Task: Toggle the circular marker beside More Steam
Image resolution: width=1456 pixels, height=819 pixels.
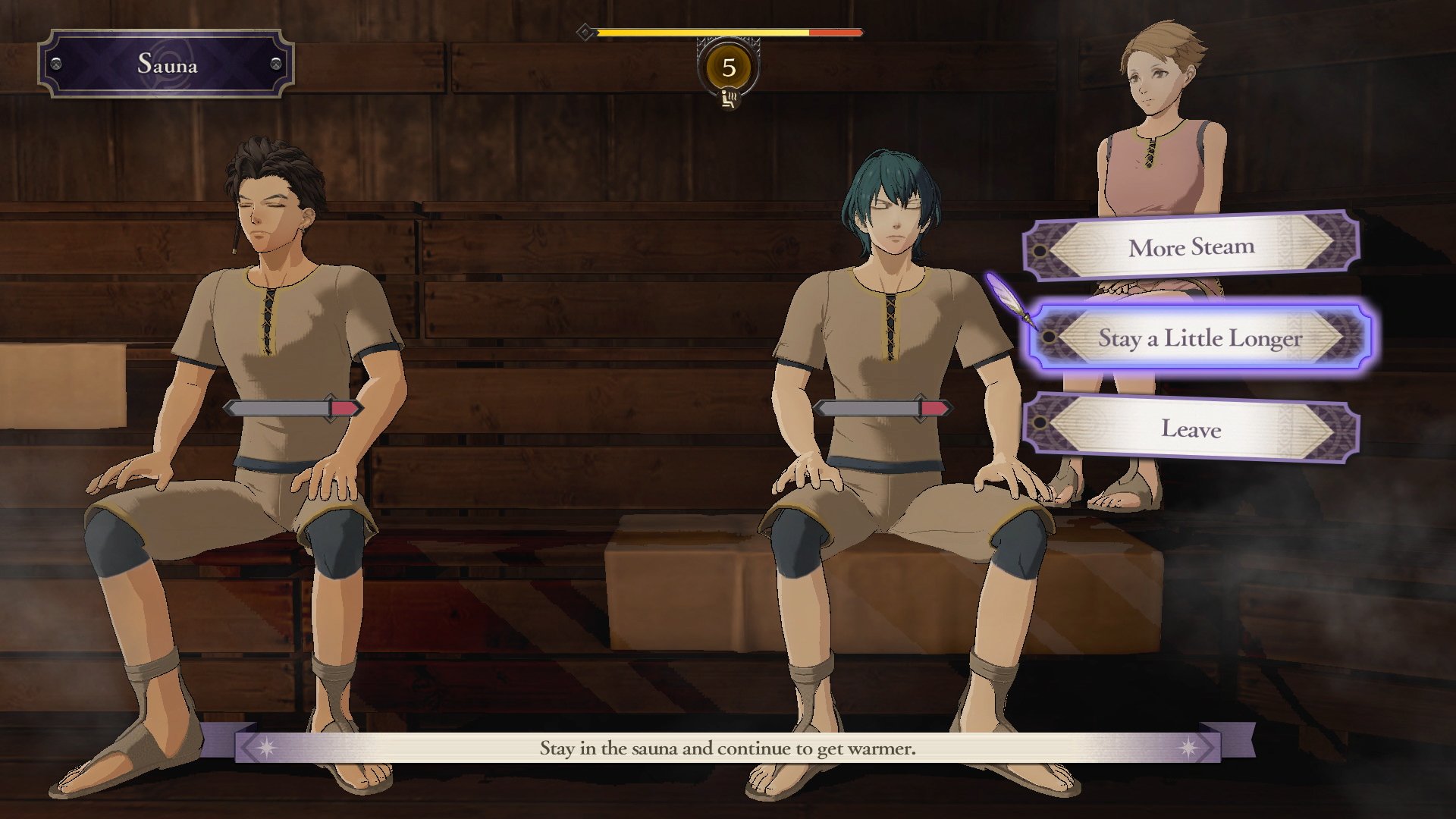Action: (x=1040, y=250)
